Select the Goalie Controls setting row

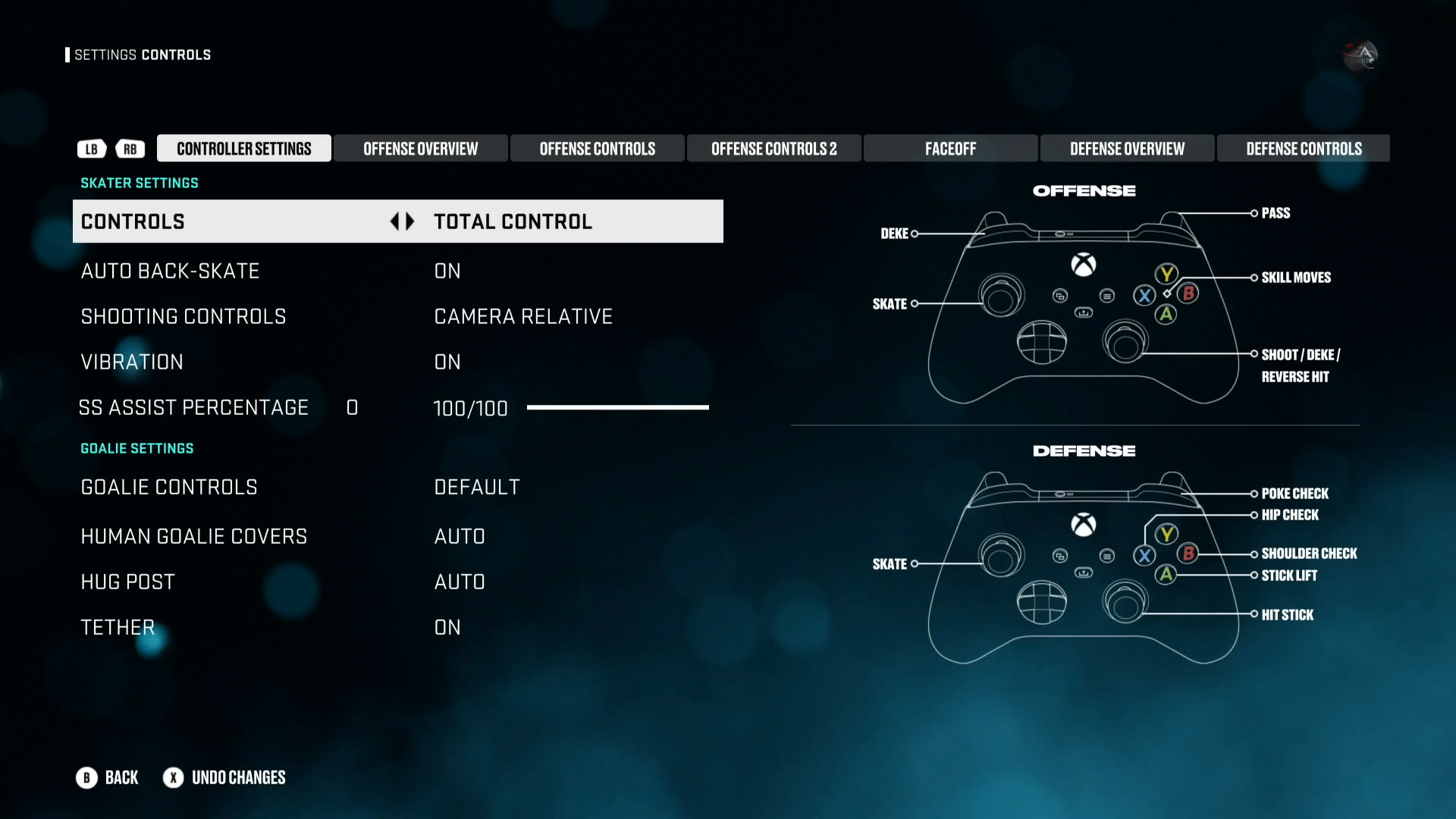[303, 487]
